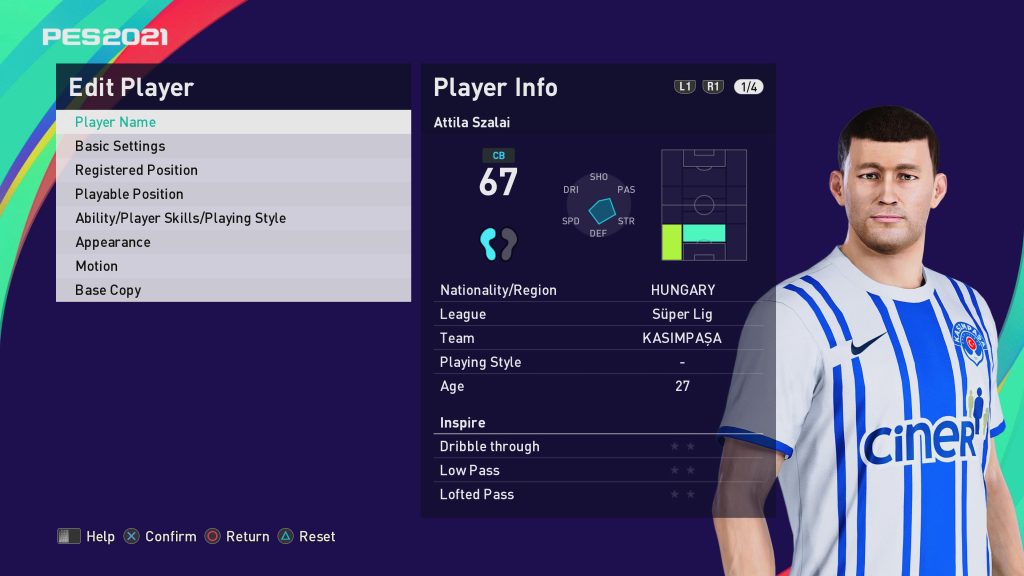Select the Lofted Pass inspire row

(x=597, y=494)
